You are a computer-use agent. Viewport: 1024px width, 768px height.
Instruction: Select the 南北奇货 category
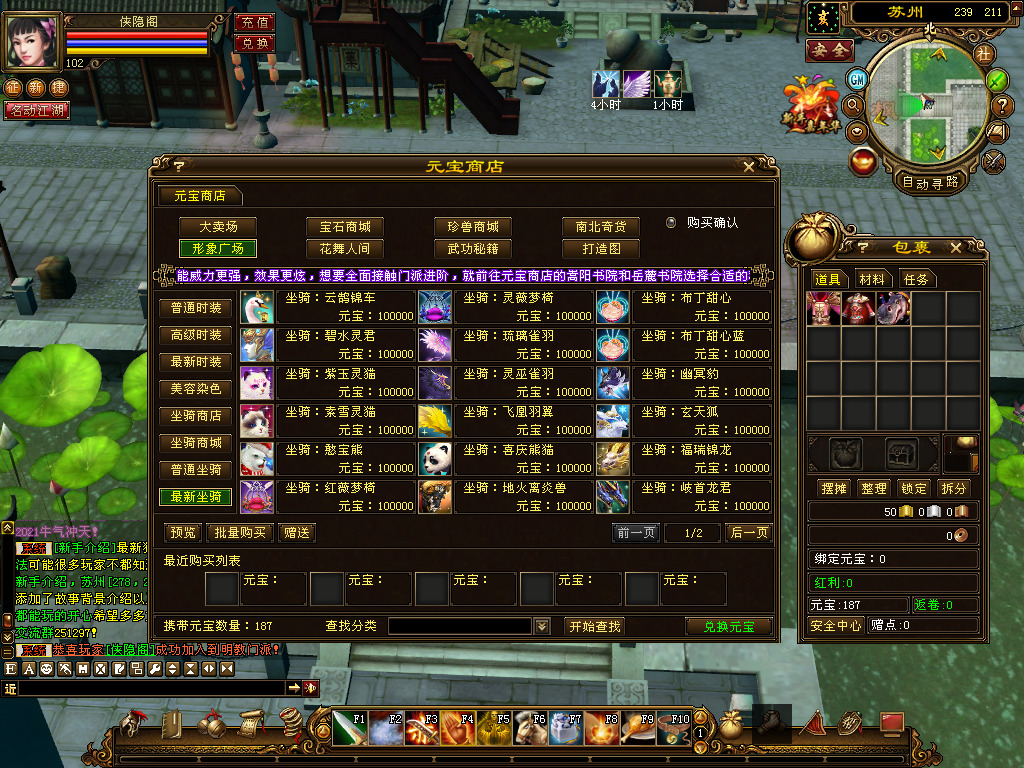pos(600,227)
